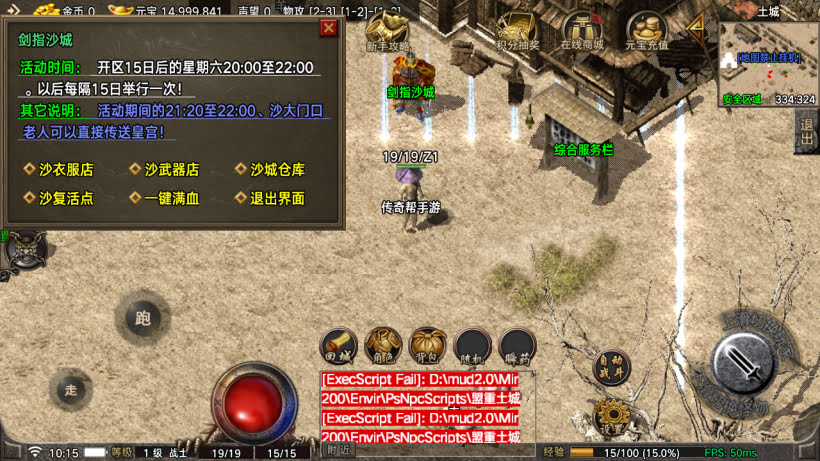
Task: Open the 在线商城 online shop
Action: coord(582,31)
